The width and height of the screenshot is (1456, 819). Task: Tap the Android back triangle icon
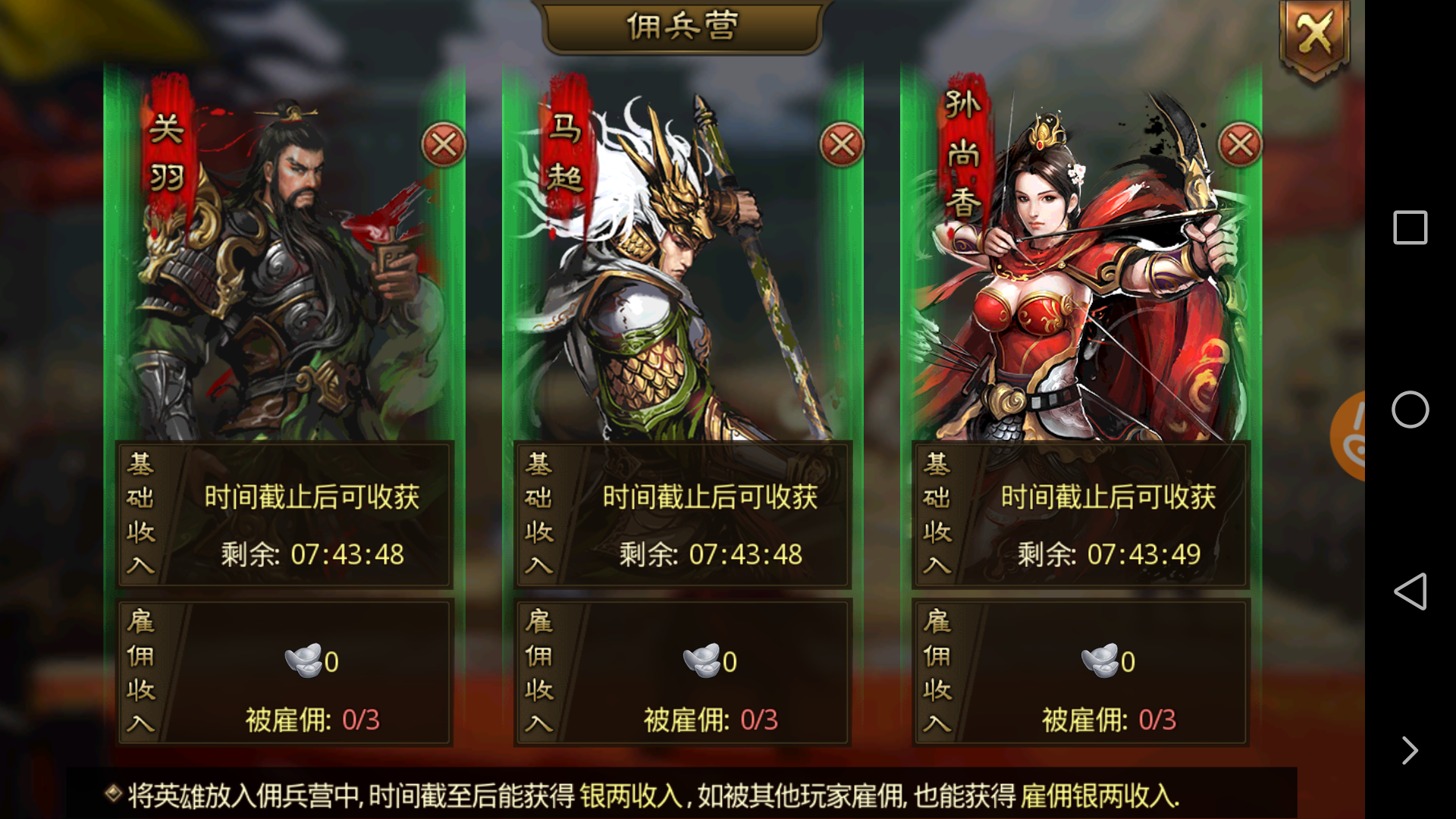coord(1410,593)
